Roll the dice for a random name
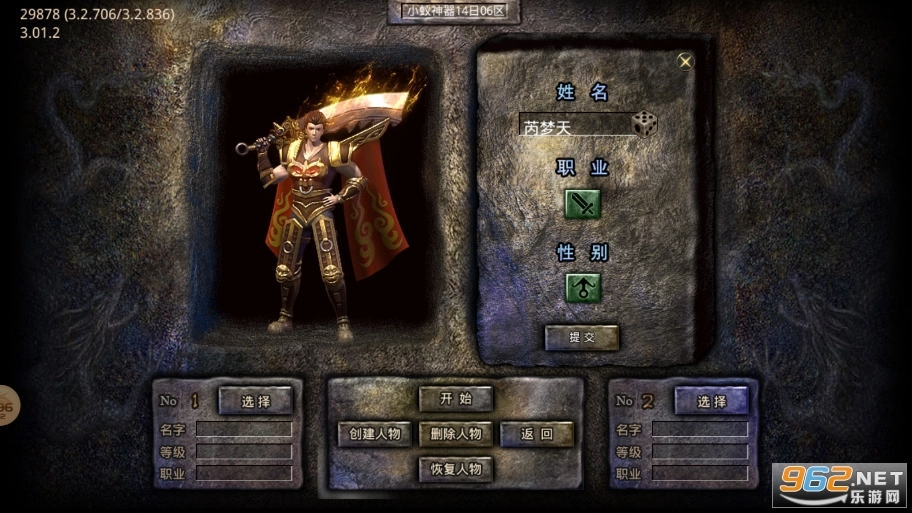This screenshot has width=912, height=513. [645, 124]
